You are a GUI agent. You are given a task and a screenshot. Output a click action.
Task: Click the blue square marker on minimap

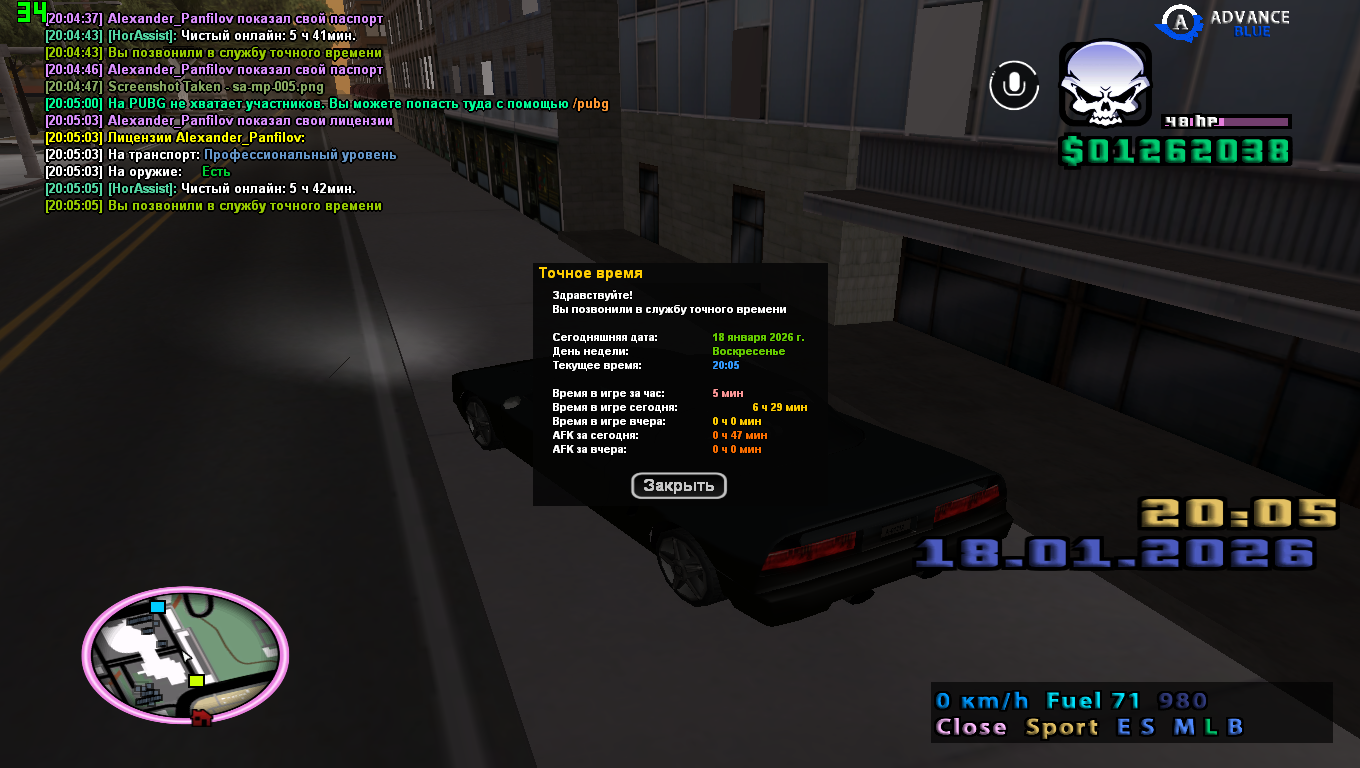tap(157, 606)
